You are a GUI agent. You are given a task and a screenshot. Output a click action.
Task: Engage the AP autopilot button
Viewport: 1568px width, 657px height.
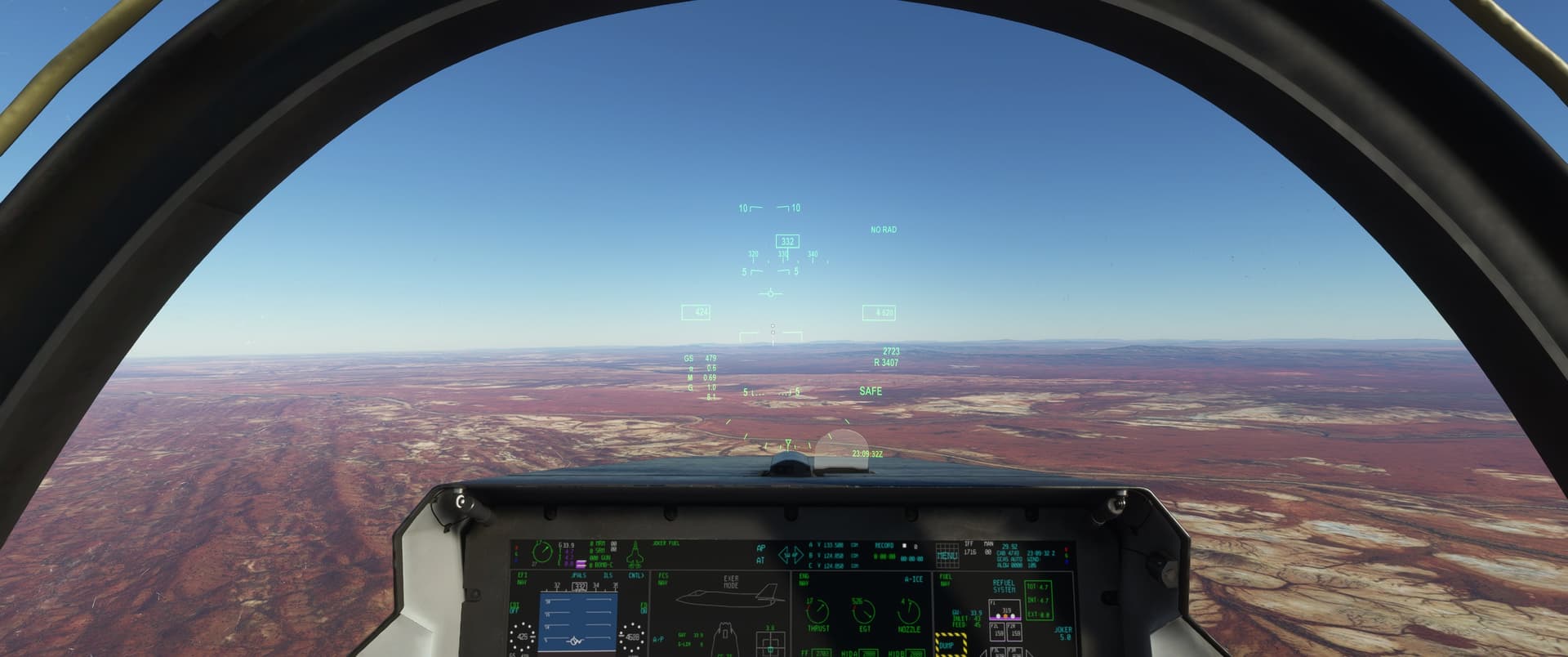pyautogui.click(x=760, y=548)
